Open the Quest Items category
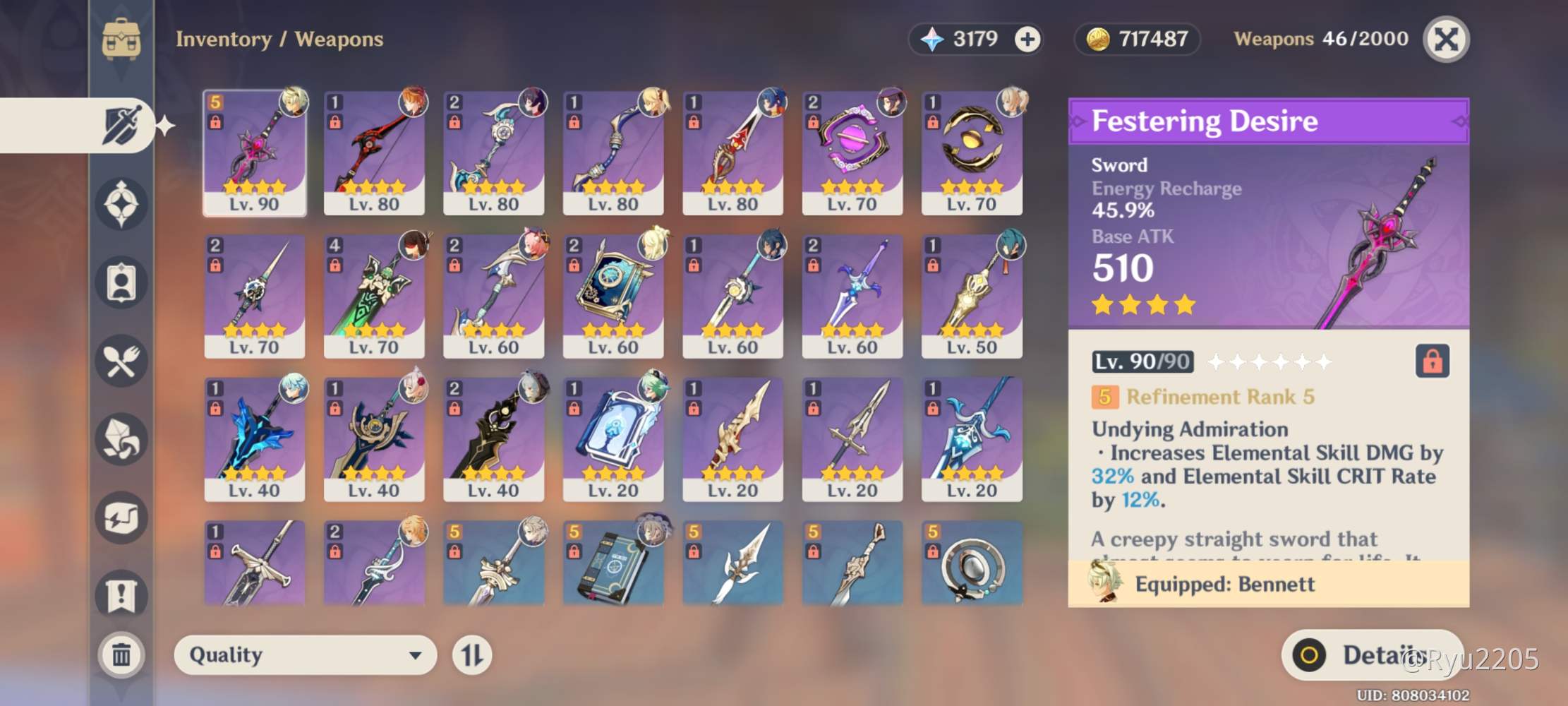 pyautogui.click(x=122, y=595)
